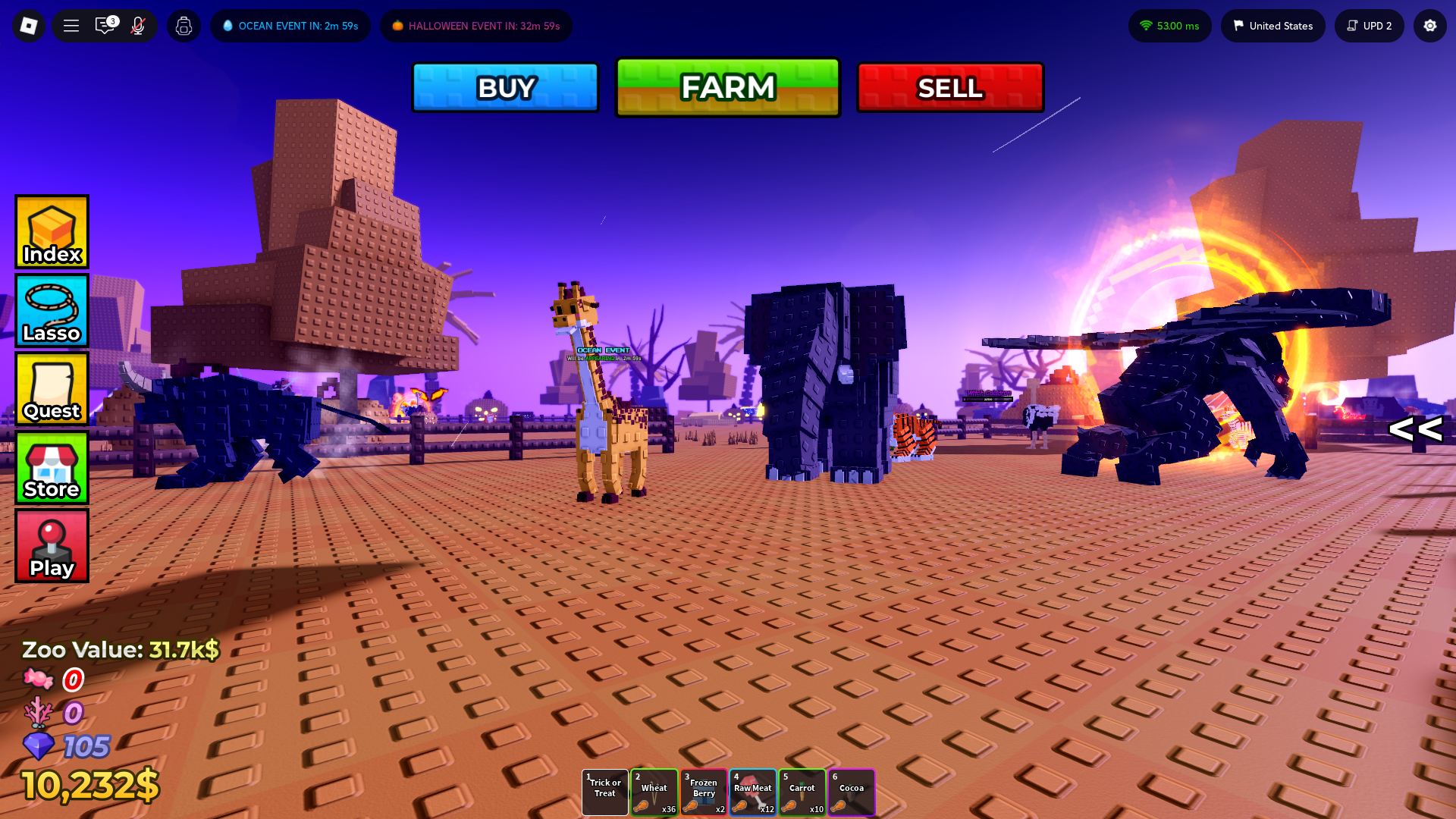Click the Play joystick icon
Viewport: 1456px width, 819px height.
pos(51,545)
